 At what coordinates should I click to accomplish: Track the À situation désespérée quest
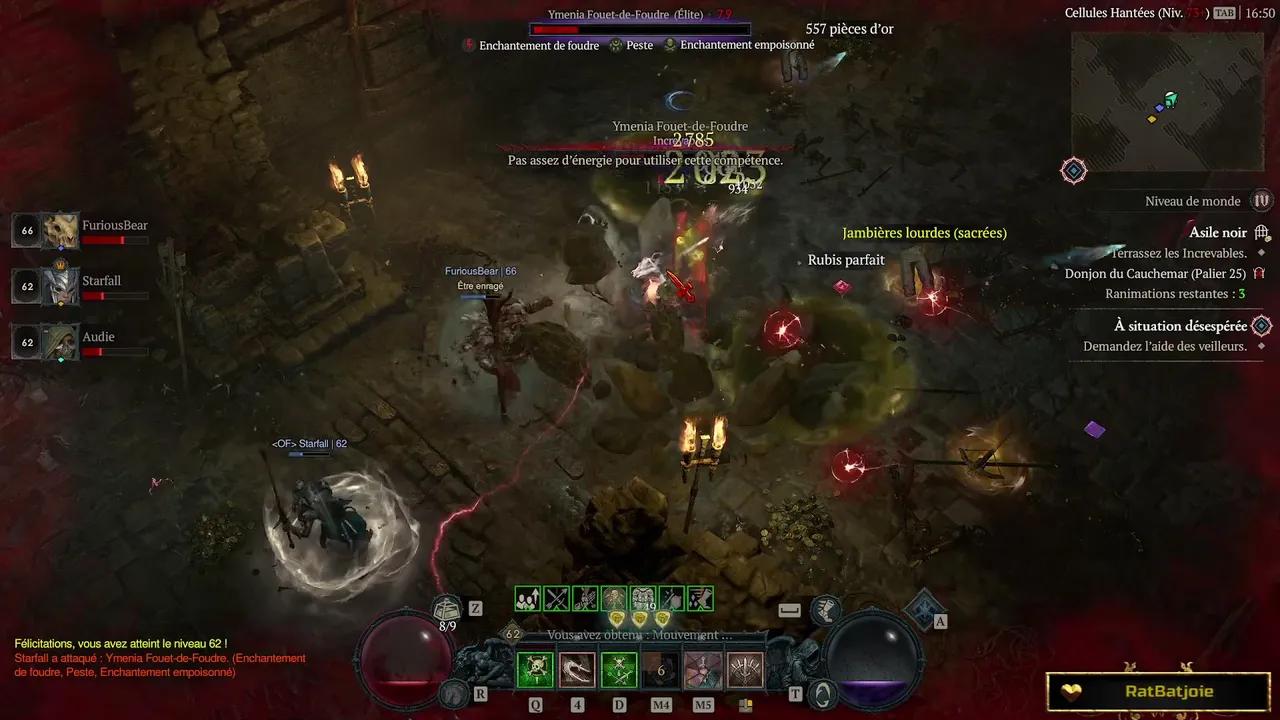coord(1180,326)
